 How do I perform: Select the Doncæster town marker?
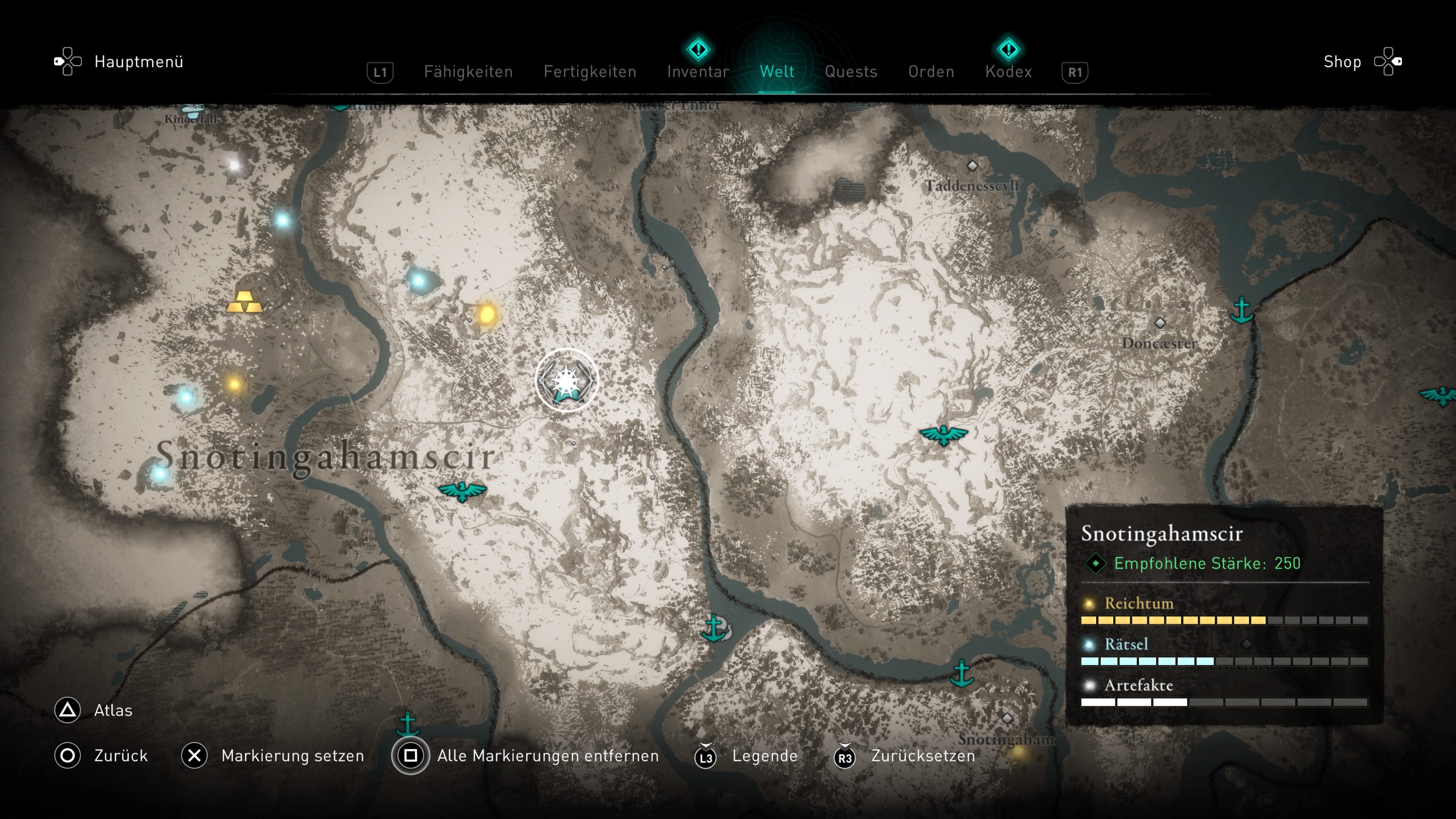point(1160,323)
